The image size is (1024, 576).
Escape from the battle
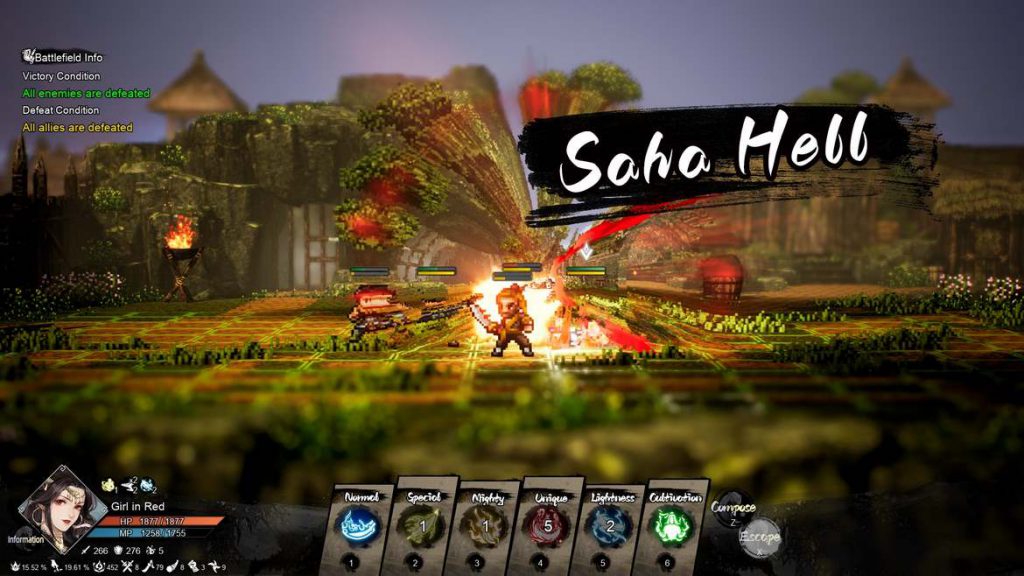click(x=759, y=537)
